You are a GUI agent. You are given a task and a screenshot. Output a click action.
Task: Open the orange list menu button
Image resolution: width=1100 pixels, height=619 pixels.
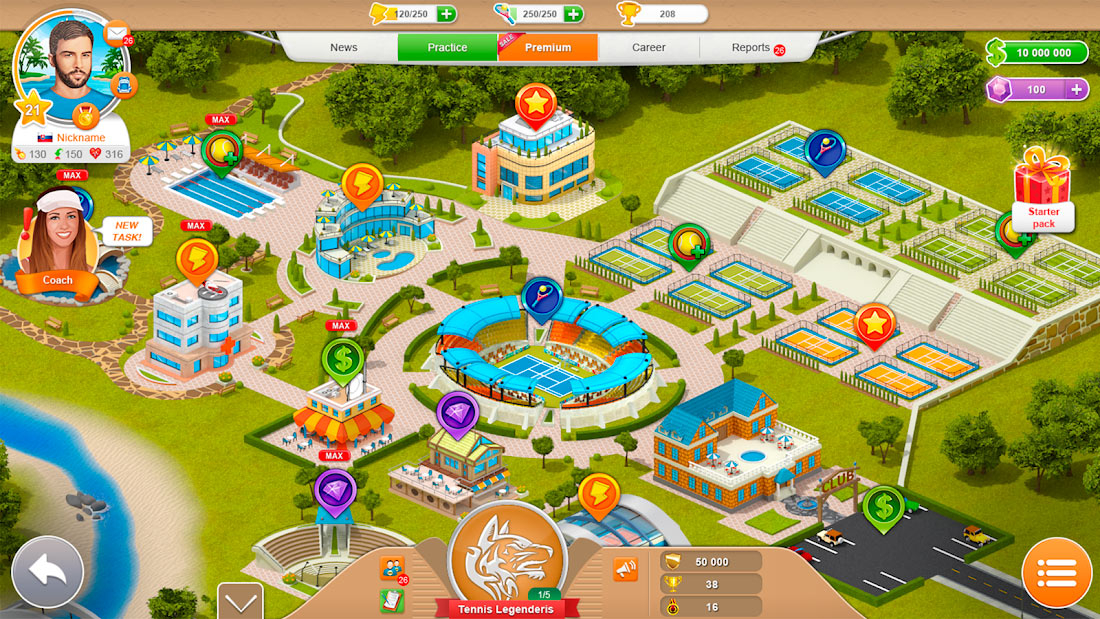click(1056, 573)
